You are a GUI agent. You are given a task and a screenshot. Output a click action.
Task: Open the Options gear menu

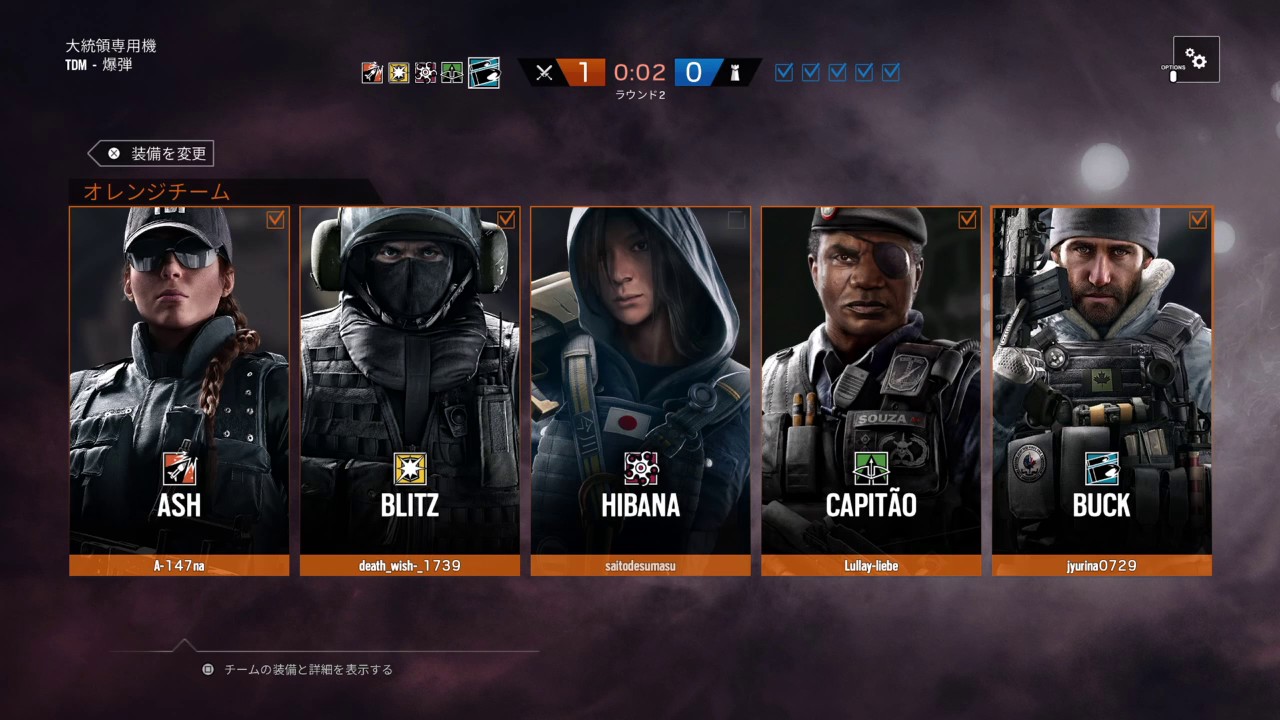coord(1196,59)
